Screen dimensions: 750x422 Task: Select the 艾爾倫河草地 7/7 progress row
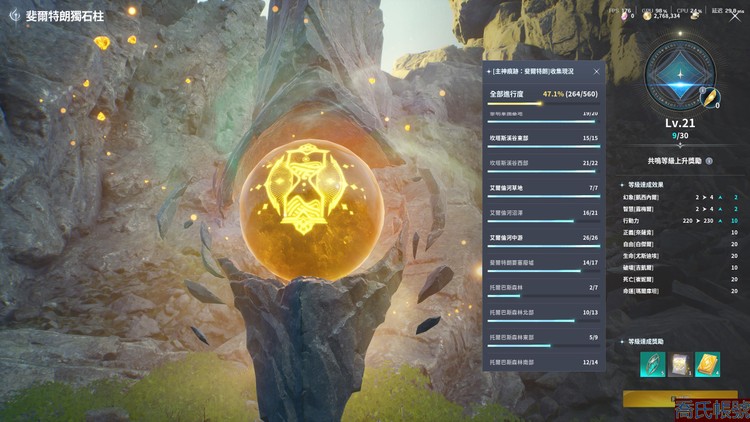(543, 188)
